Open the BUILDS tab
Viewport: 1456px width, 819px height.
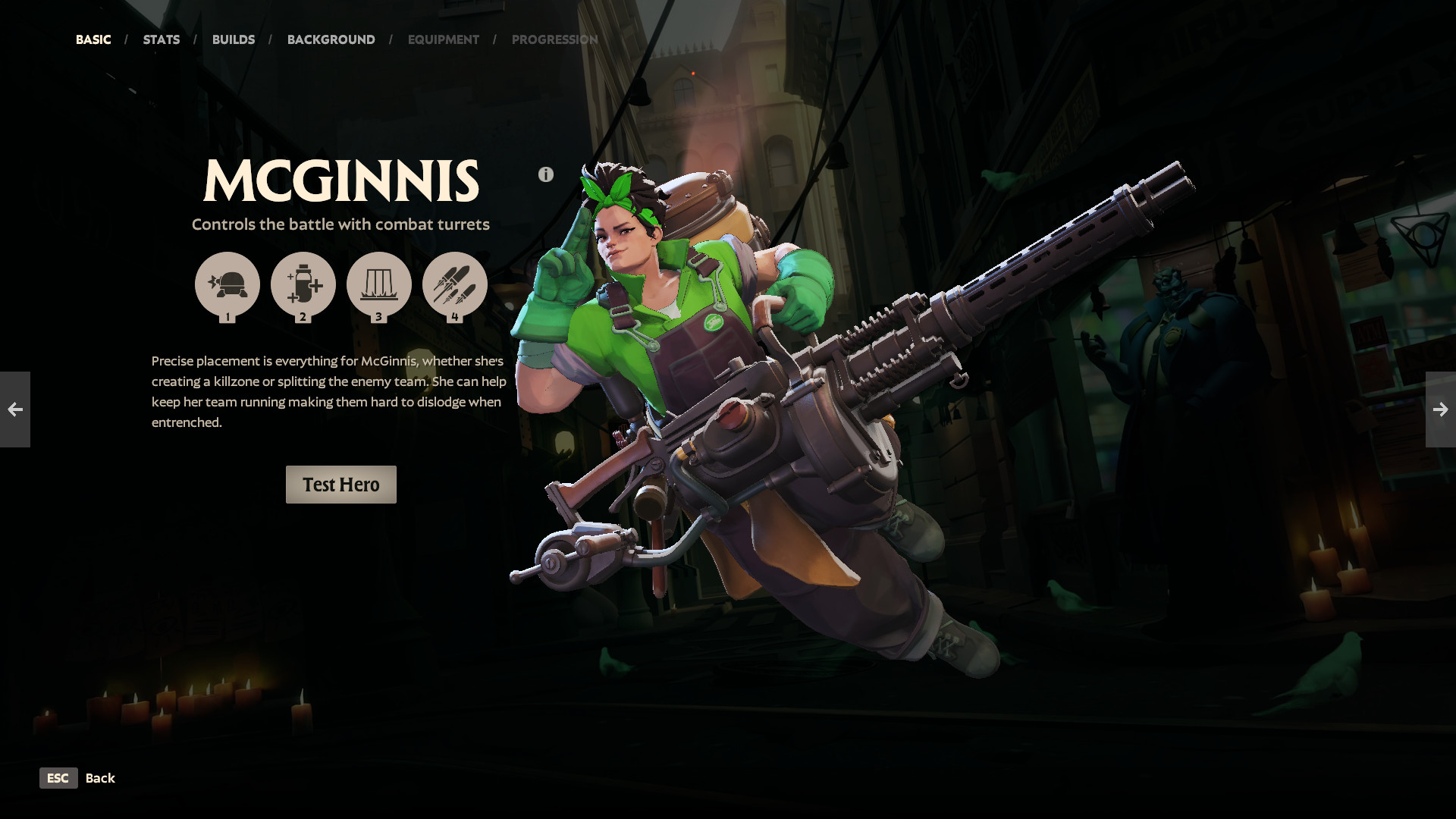pos(234,39)
